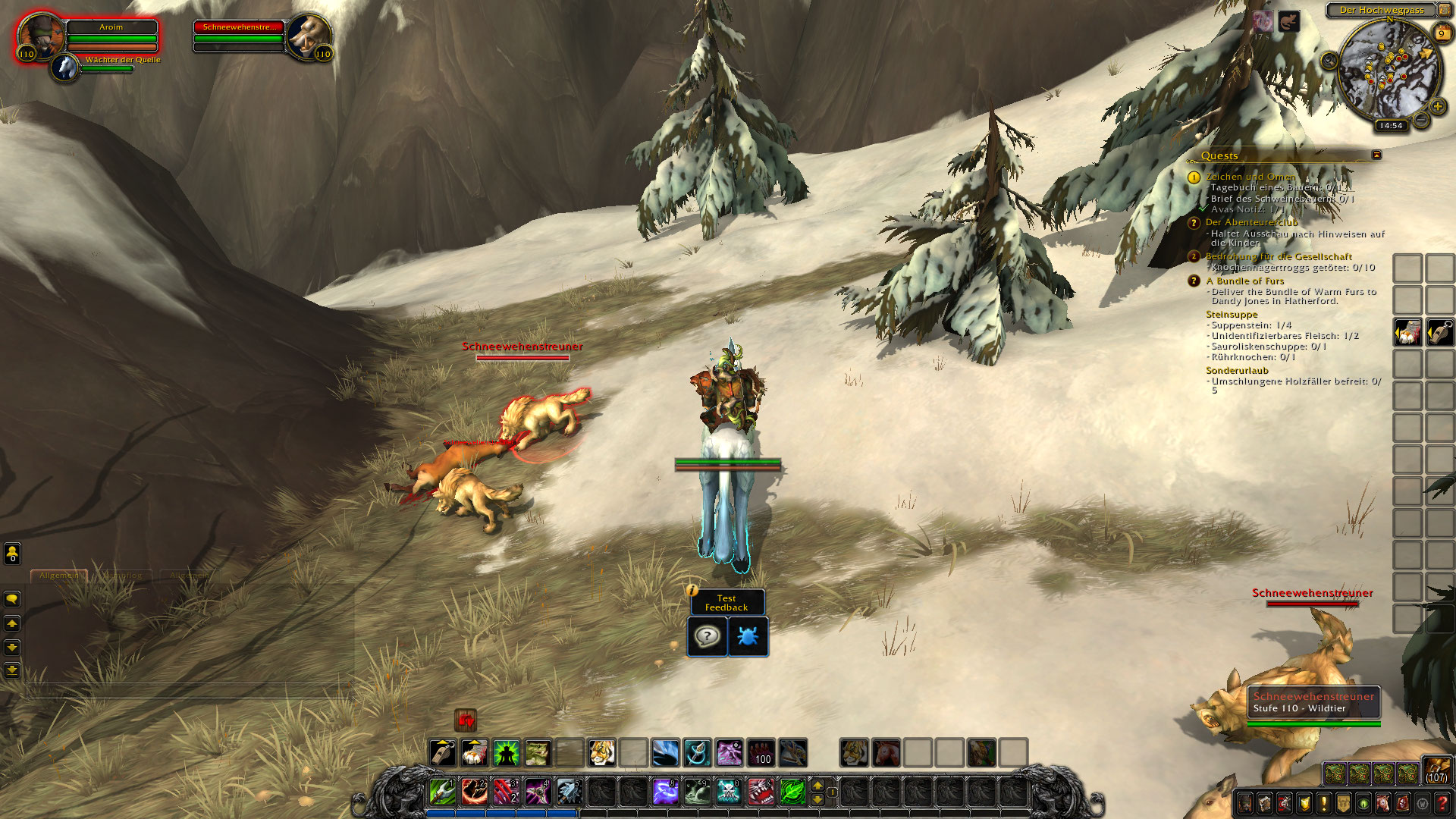
Task: Open the spellbook micro button
Action: coord(1265,802)
